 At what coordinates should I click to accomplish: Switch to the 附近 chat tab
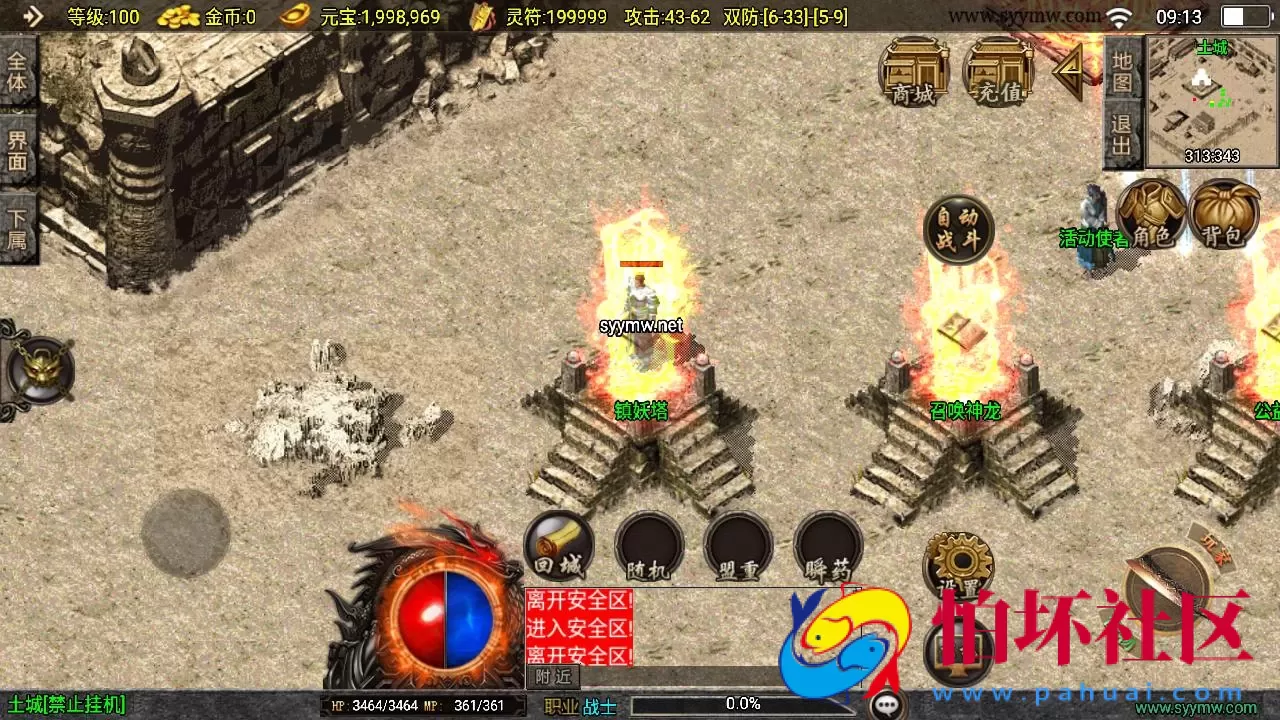point(551,677)
